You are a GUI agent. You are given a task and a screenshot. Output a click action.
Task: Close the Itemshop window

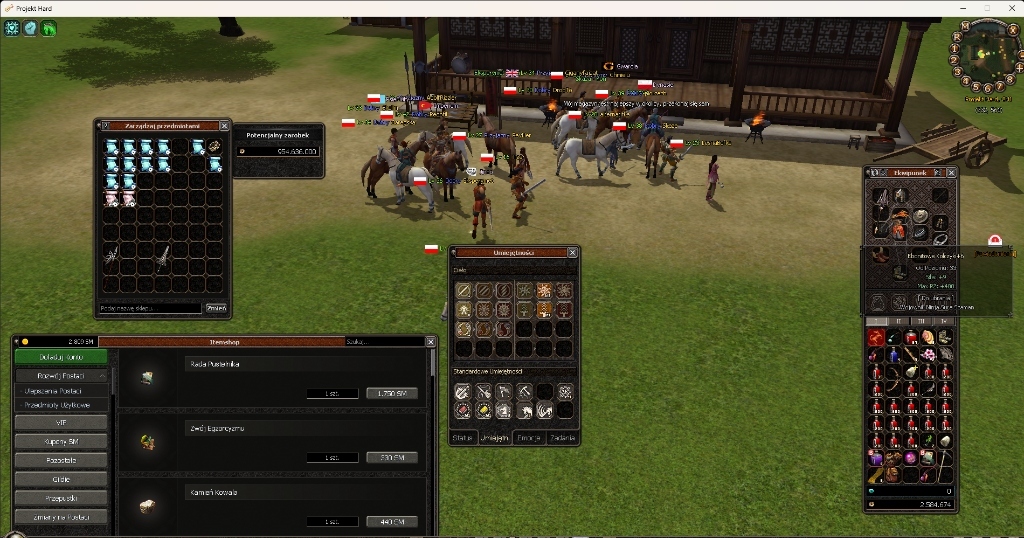(x=431, y=342)
